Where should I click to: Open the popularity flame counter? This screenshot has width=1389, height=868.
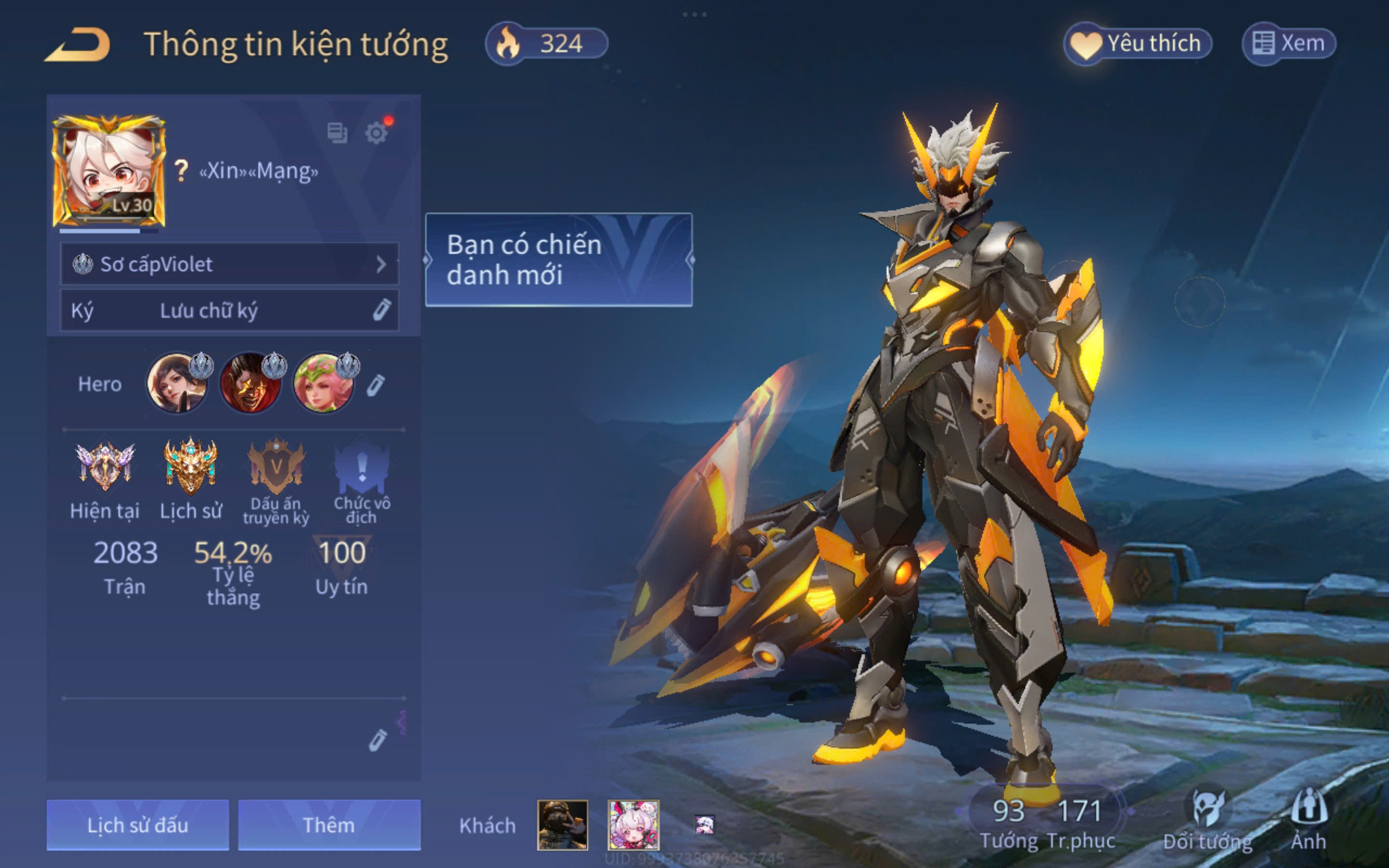(x=546, y=44)
